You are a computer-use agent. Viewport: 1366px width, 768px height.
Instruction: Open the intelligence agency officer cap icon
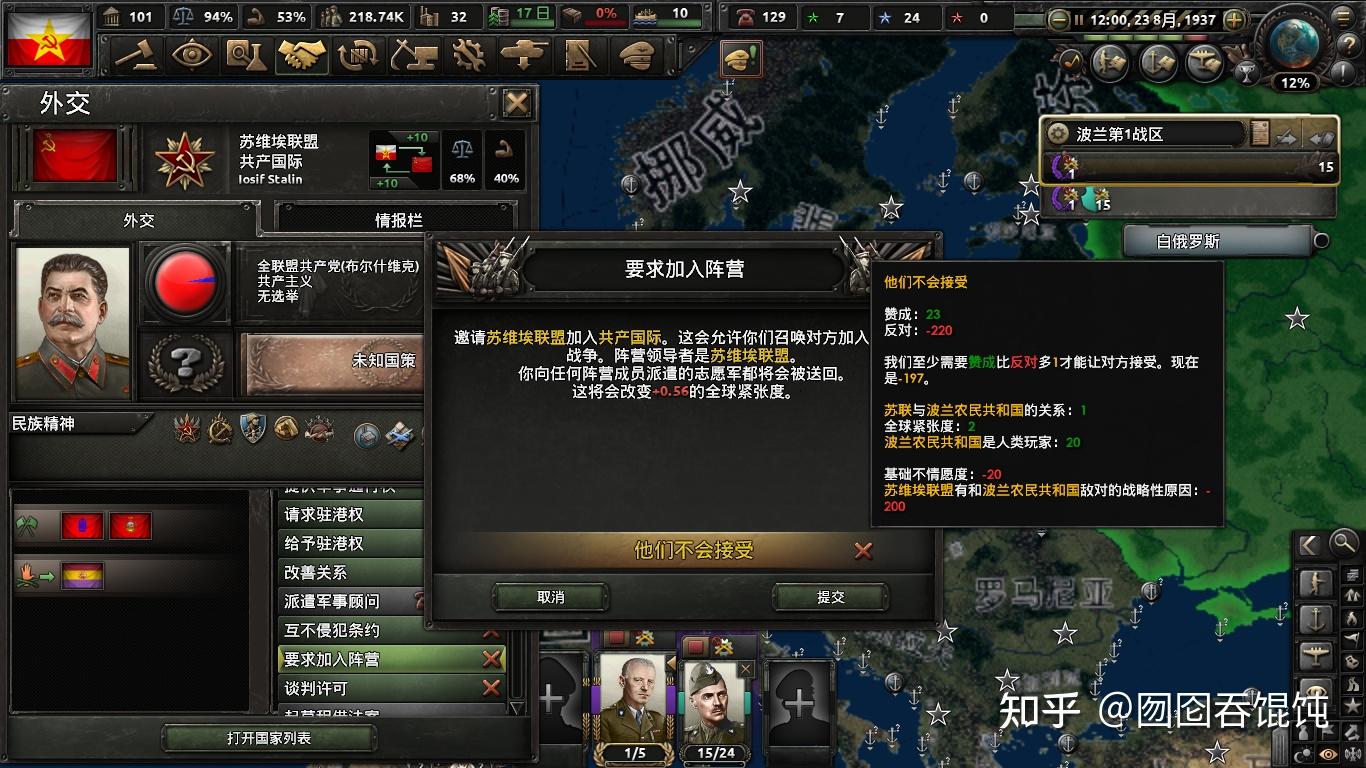(x=635, y=57)
